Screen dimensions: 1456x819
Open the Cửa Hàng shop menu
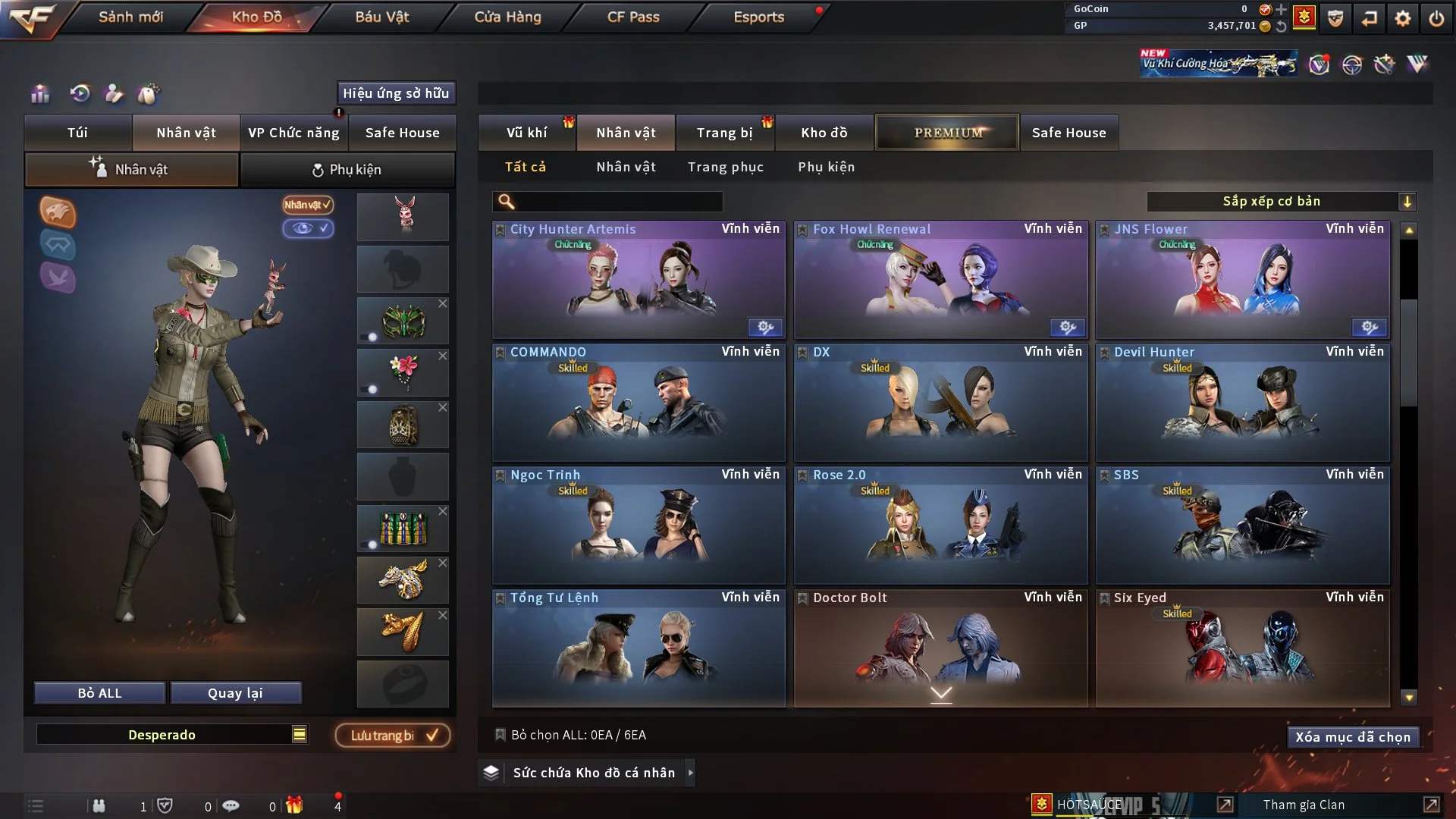pos(507,17)
